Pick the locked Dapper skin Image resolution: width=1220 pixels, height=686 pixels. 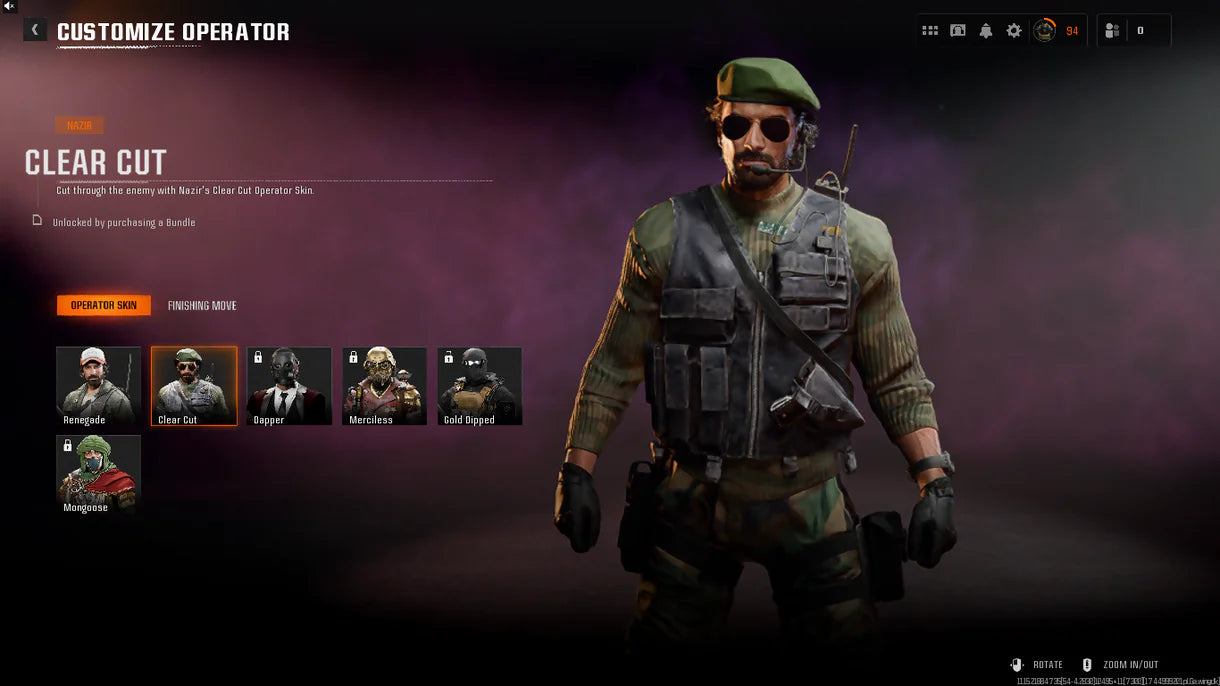(x=289, y=385)
